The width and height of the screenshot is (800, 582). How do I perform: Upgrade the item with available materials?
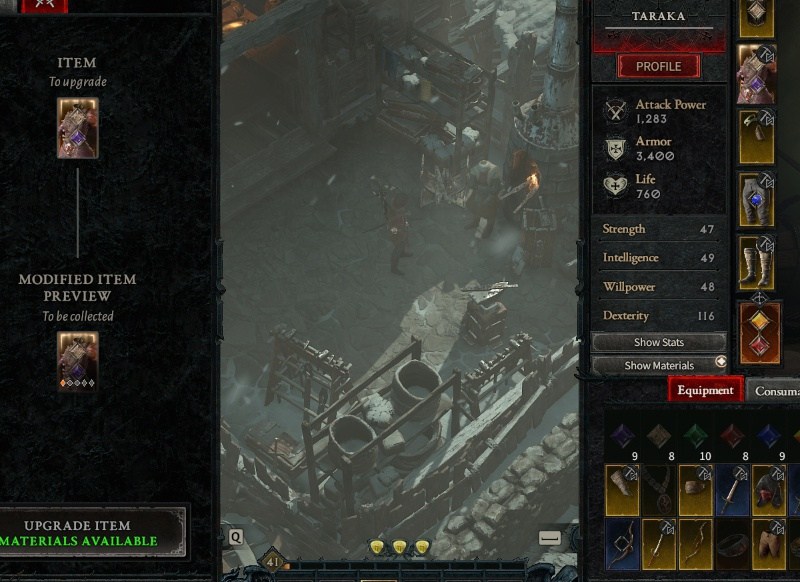(x=92, y=533)
